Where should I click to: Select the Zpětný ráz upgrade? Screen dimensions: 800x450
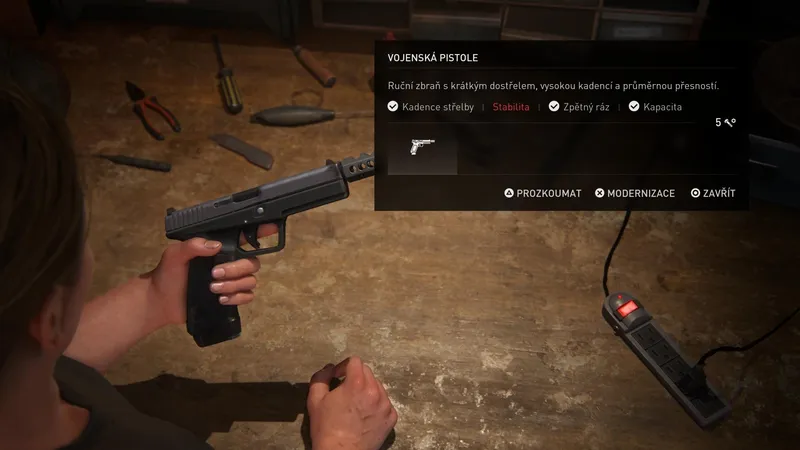click(x=580, y=107)
